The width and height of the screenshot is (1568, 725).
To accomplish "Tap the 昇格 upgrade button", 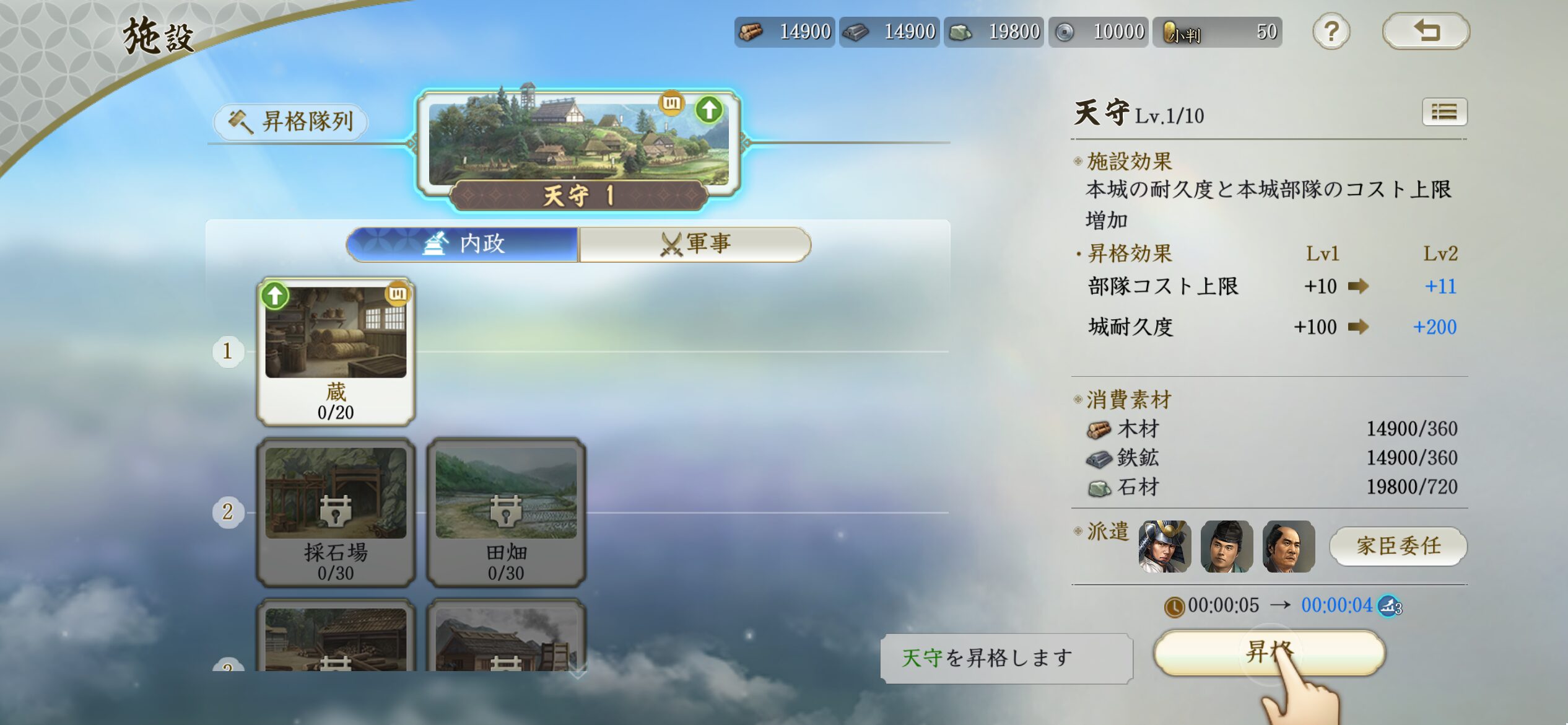I will (1268, 652).
